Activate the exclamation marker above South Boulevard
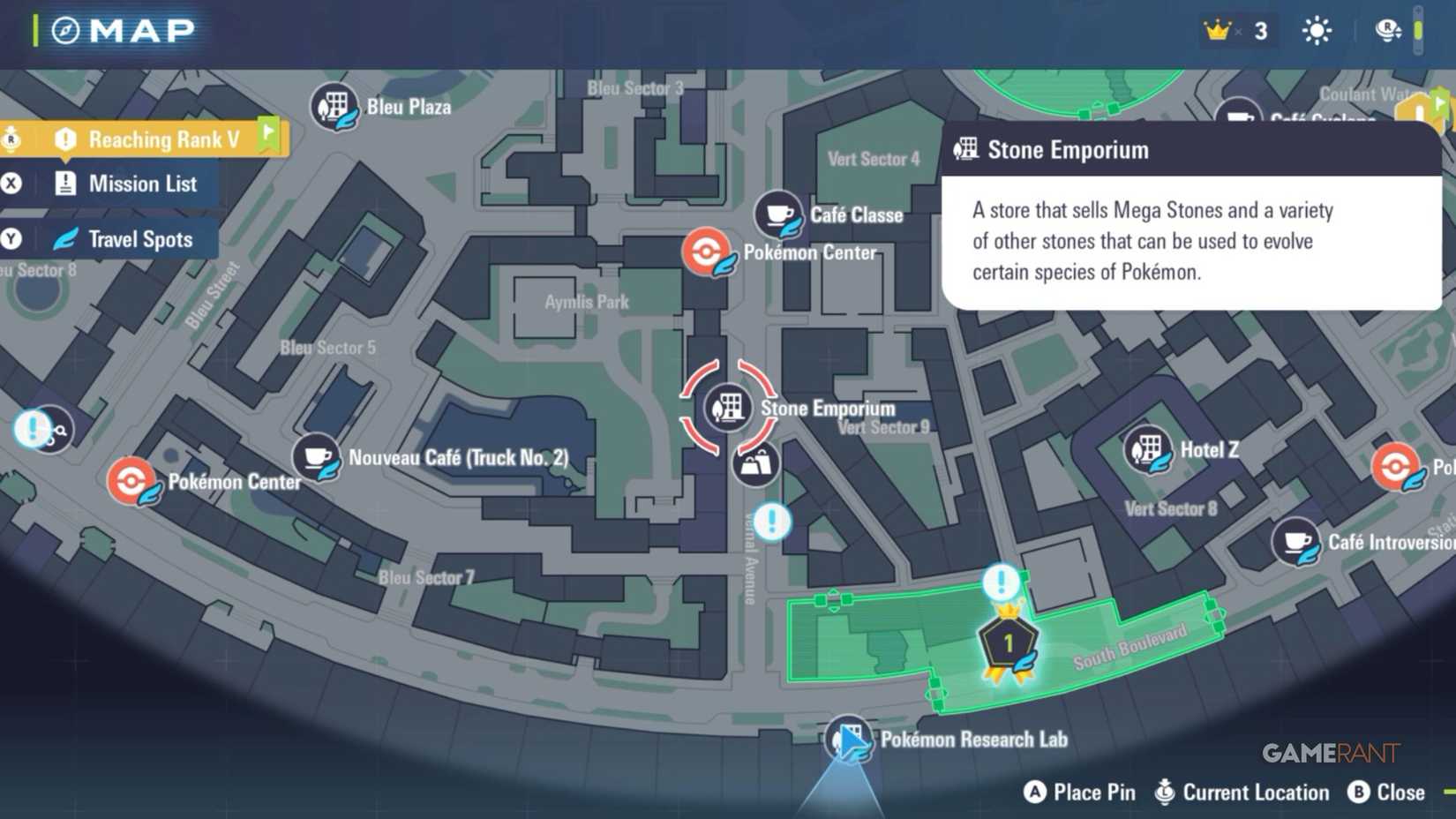The height and width of the screenshot is (819, 1456). point(1000,582)
